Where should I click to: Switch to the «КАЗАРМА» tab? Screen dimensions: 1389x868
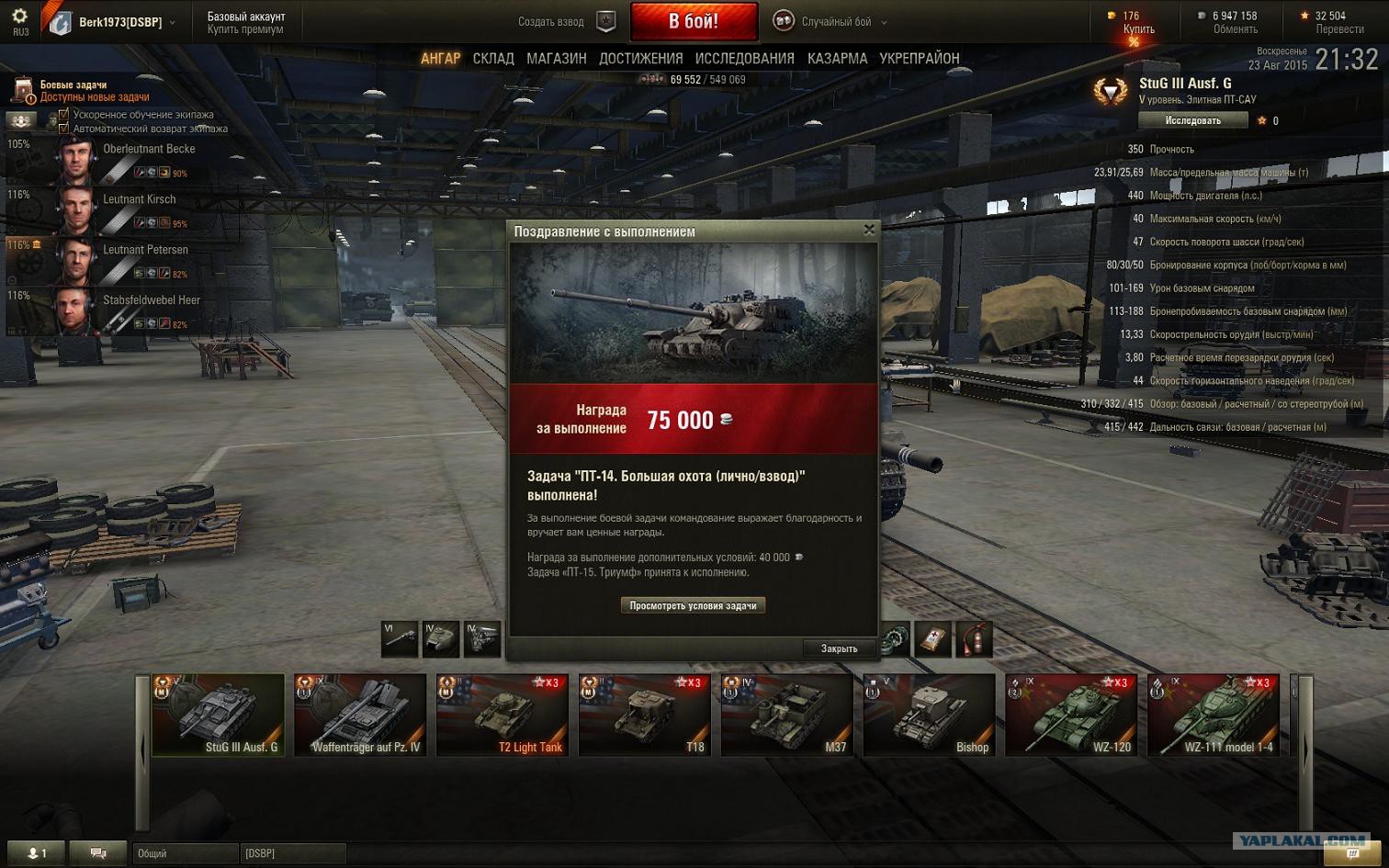(x=837, y=59)
